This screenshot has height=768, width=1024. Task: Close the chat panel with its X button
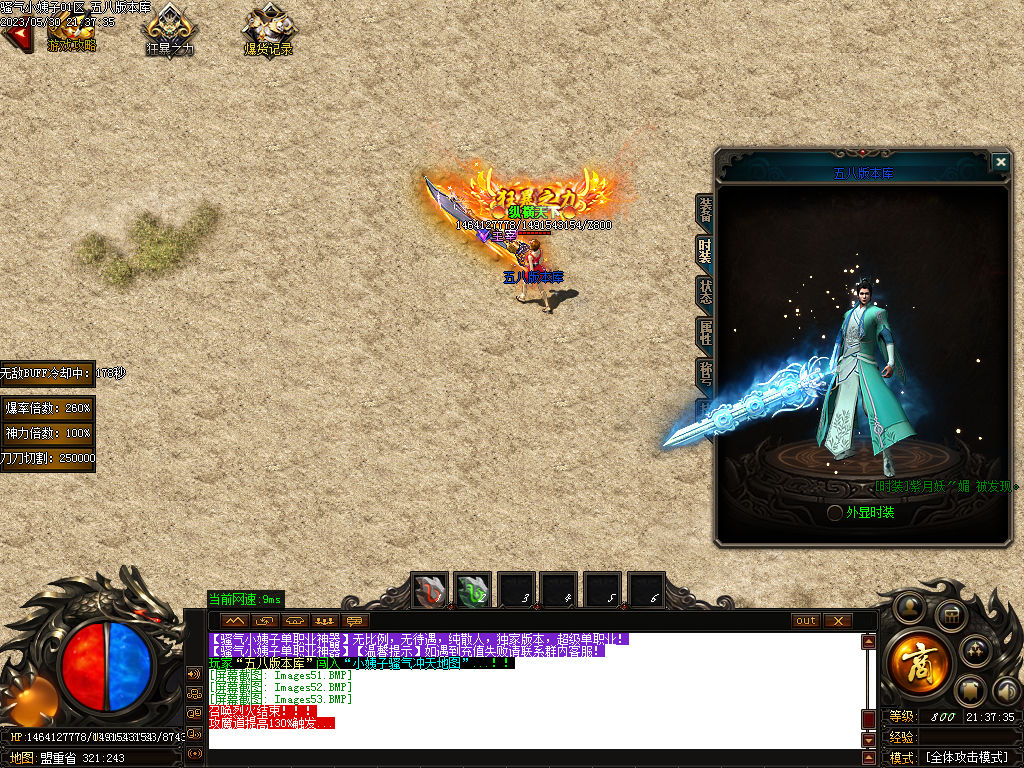[x=837, y=621]
